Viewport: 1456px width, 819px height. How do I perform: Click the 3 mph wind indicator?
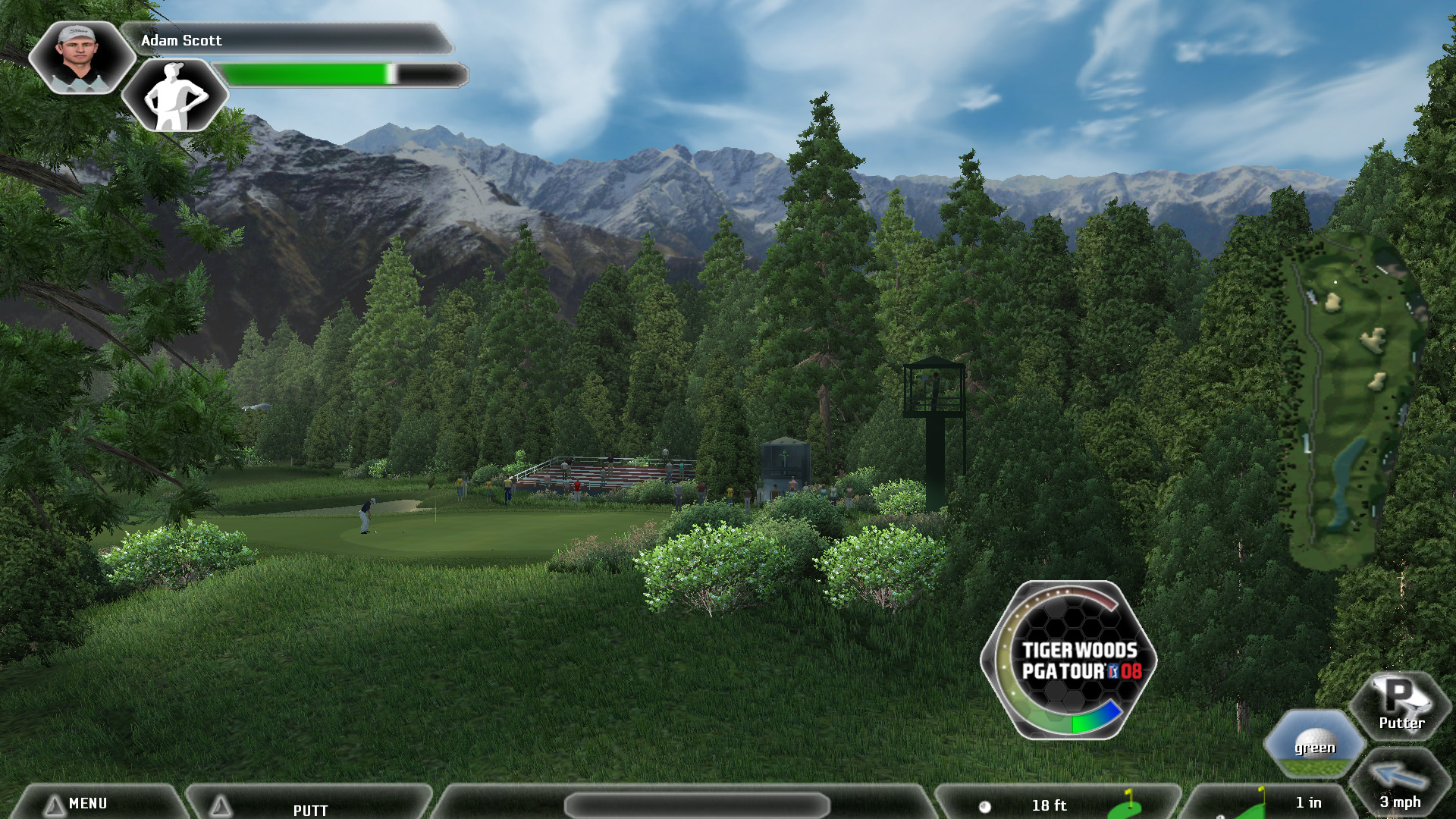(1400, 786)
